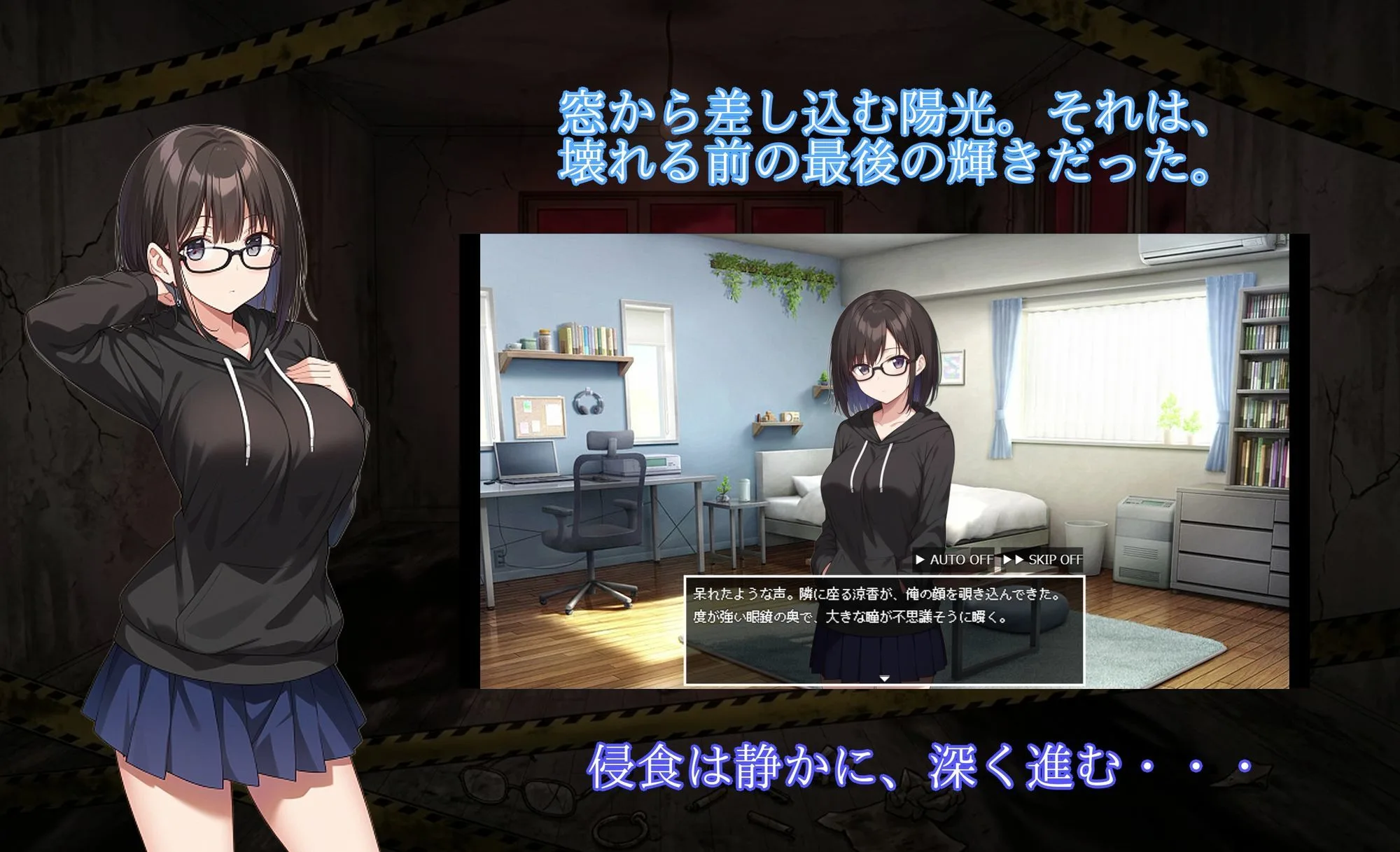
Task: Toggle the AUTO OFF button
Action: (954, 559)
